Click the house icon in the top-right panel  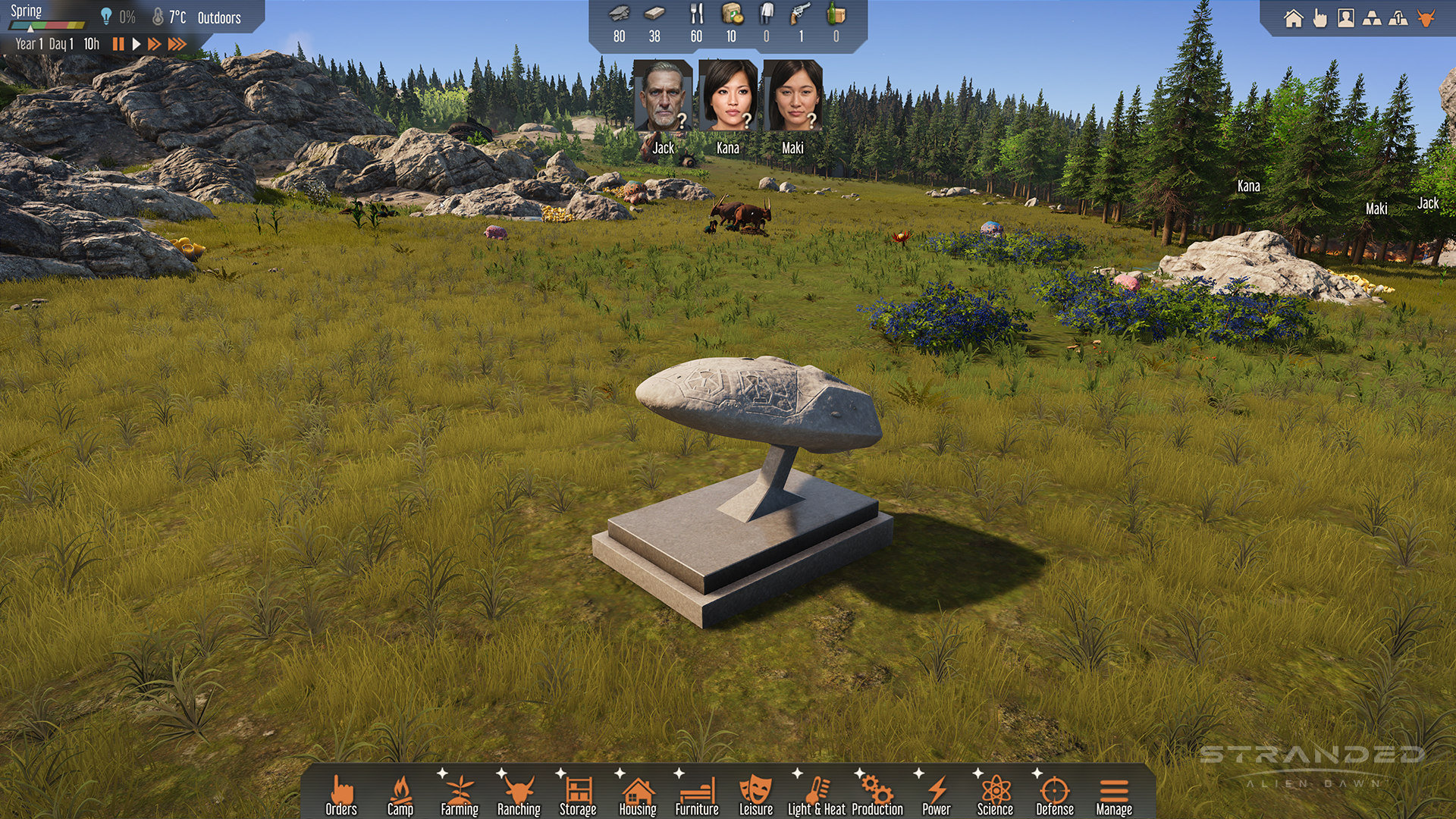[1294, 18]
